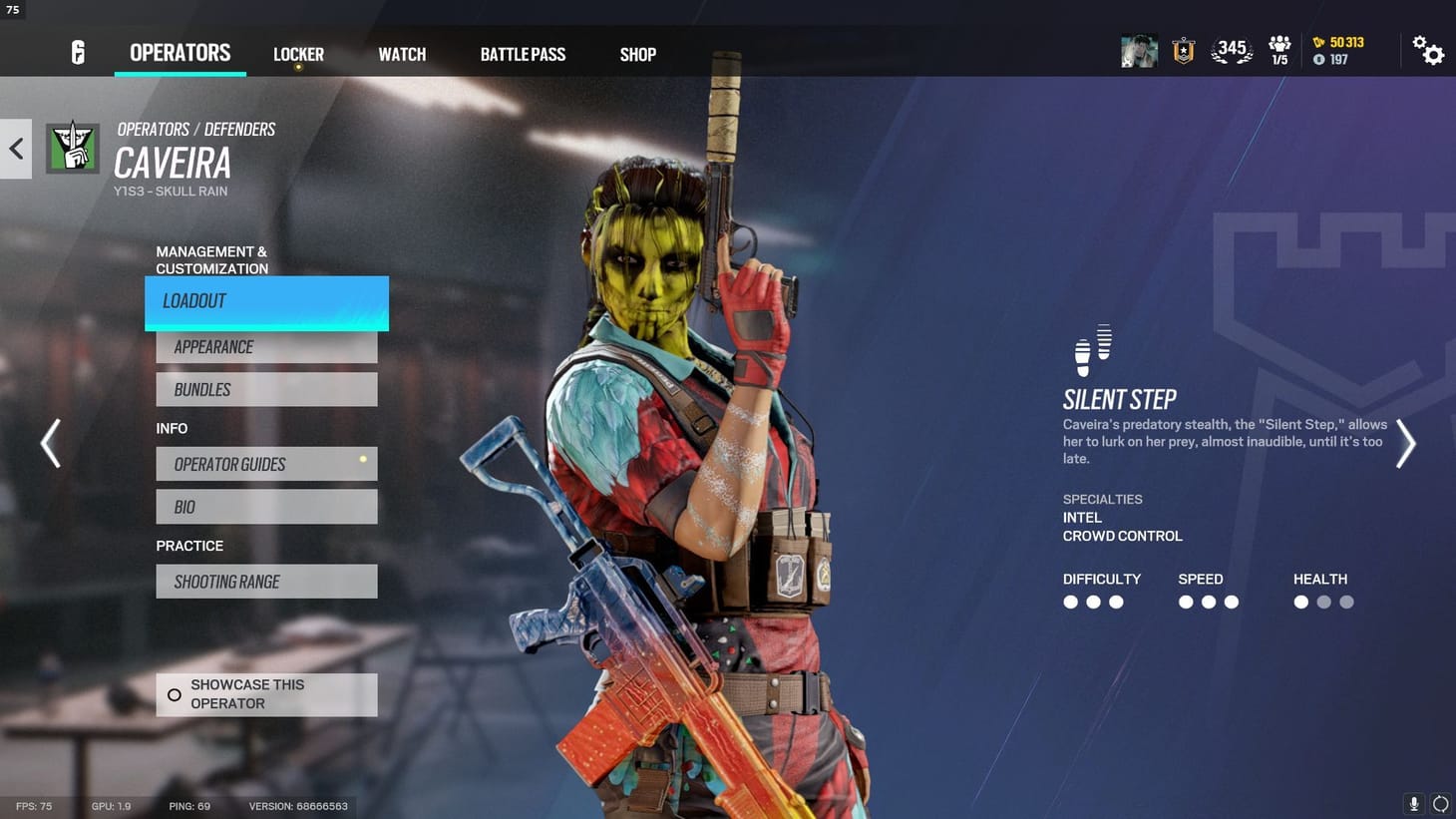Open the BATTLE PASS menu
The width and height of the screenshot is (1456, 819).
pyautogui.click(x=523, y=54)
